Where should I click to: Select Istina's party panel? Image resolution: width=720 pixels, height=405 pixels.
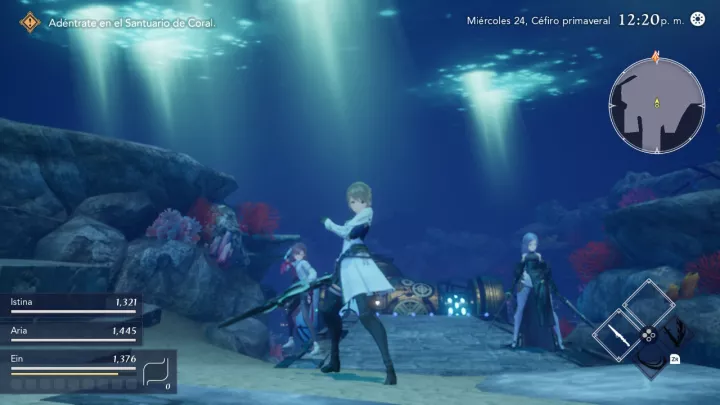(70, 303)
